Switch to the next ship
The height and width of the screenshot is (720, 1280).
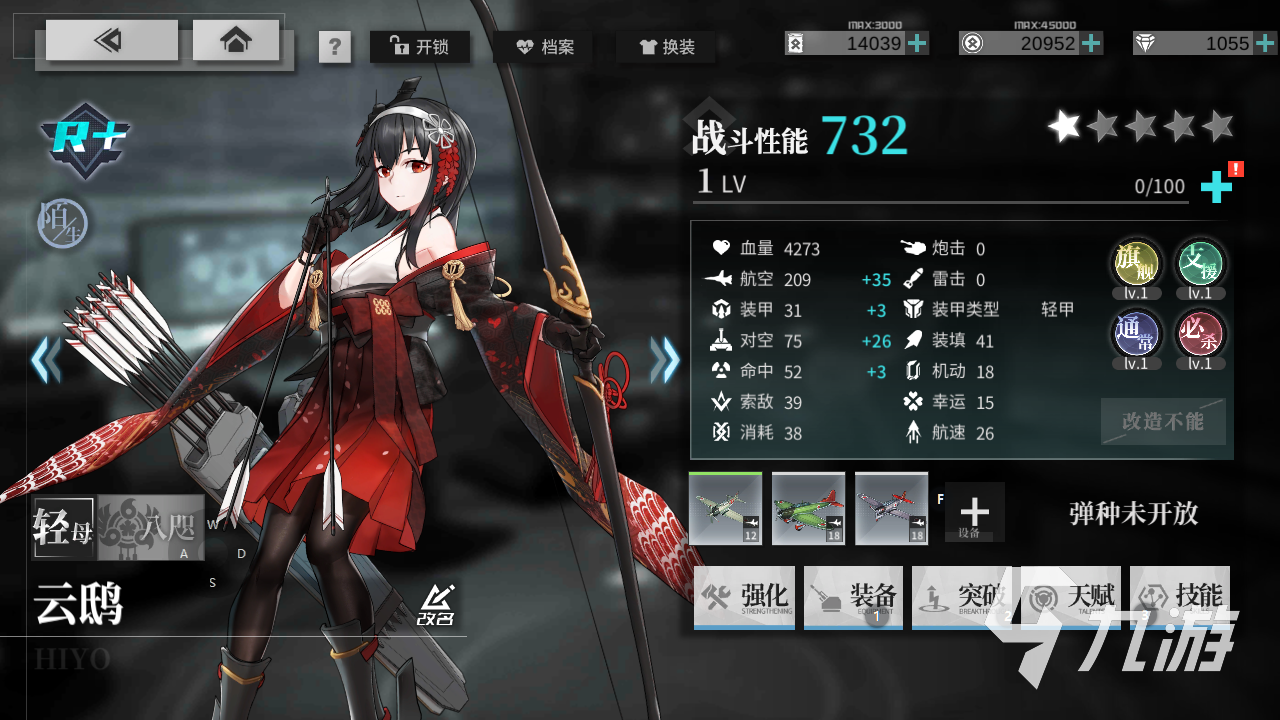tap(665, 360)
